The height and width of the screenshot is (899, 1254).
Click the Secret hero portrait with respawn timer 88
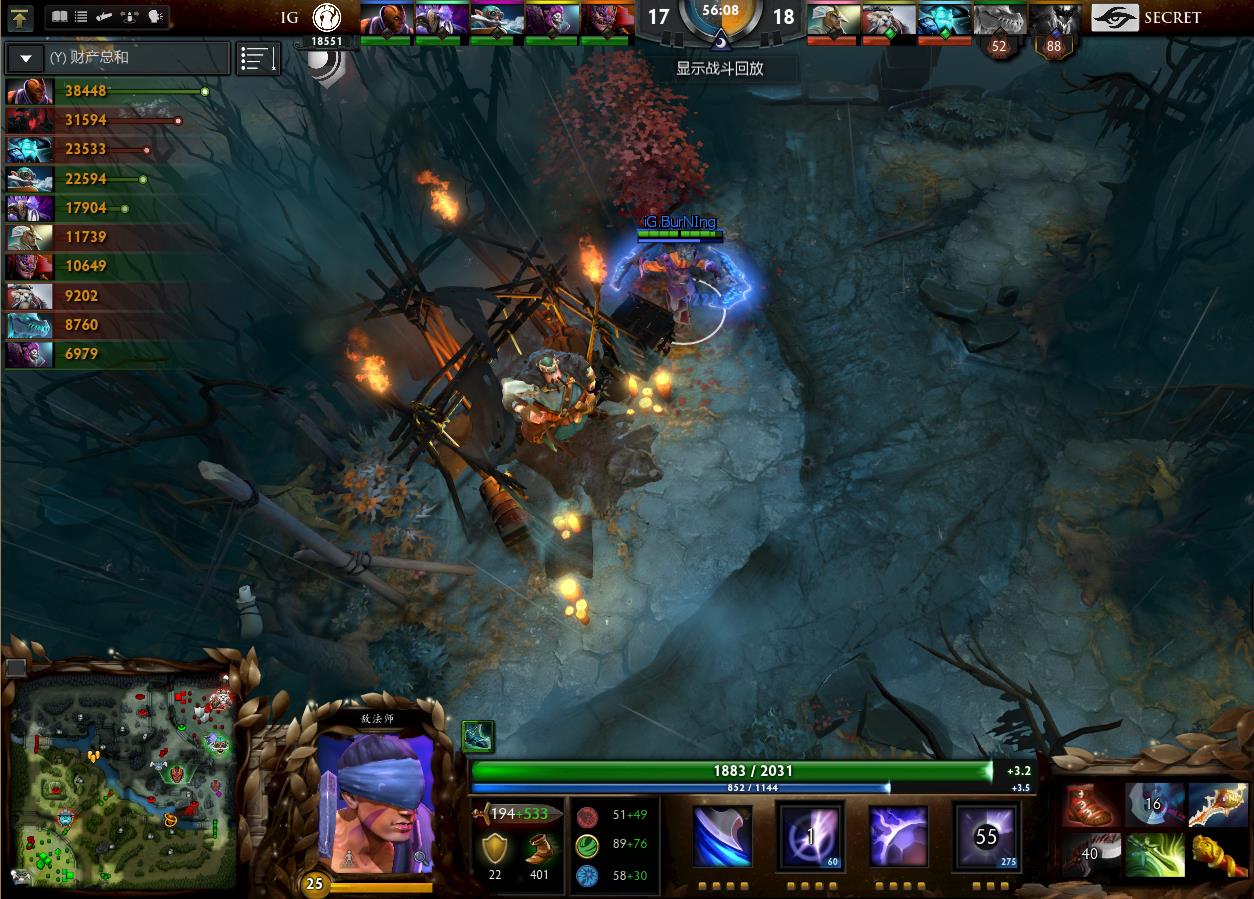coord(1054,22)
